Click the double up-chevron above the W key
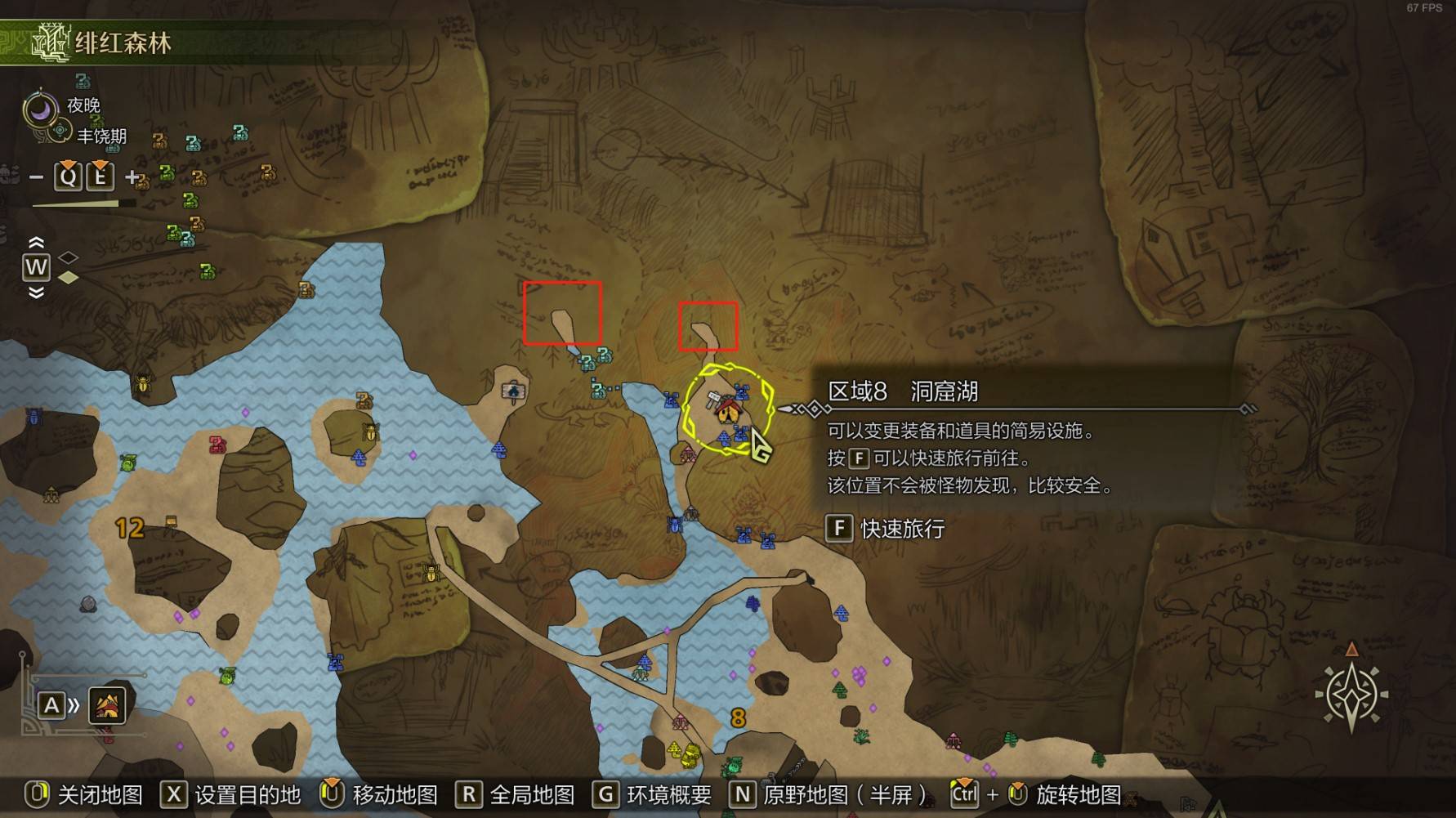The width and height of the screenshot is (1456, 818). [x=34, y=242]
